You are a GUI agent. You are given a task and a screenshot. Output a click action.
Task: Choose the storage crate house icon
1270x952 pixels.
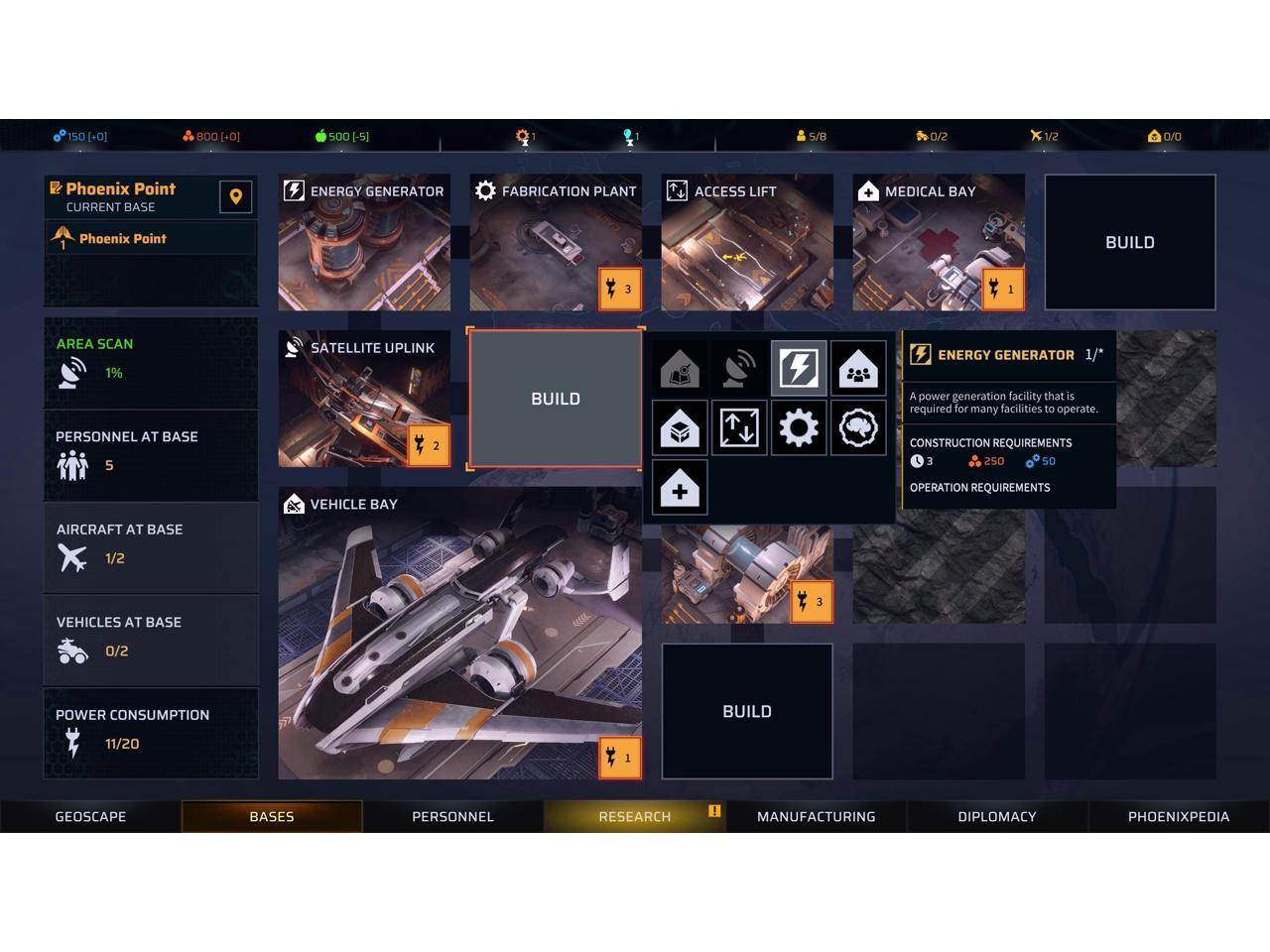(x=680, y=427)
